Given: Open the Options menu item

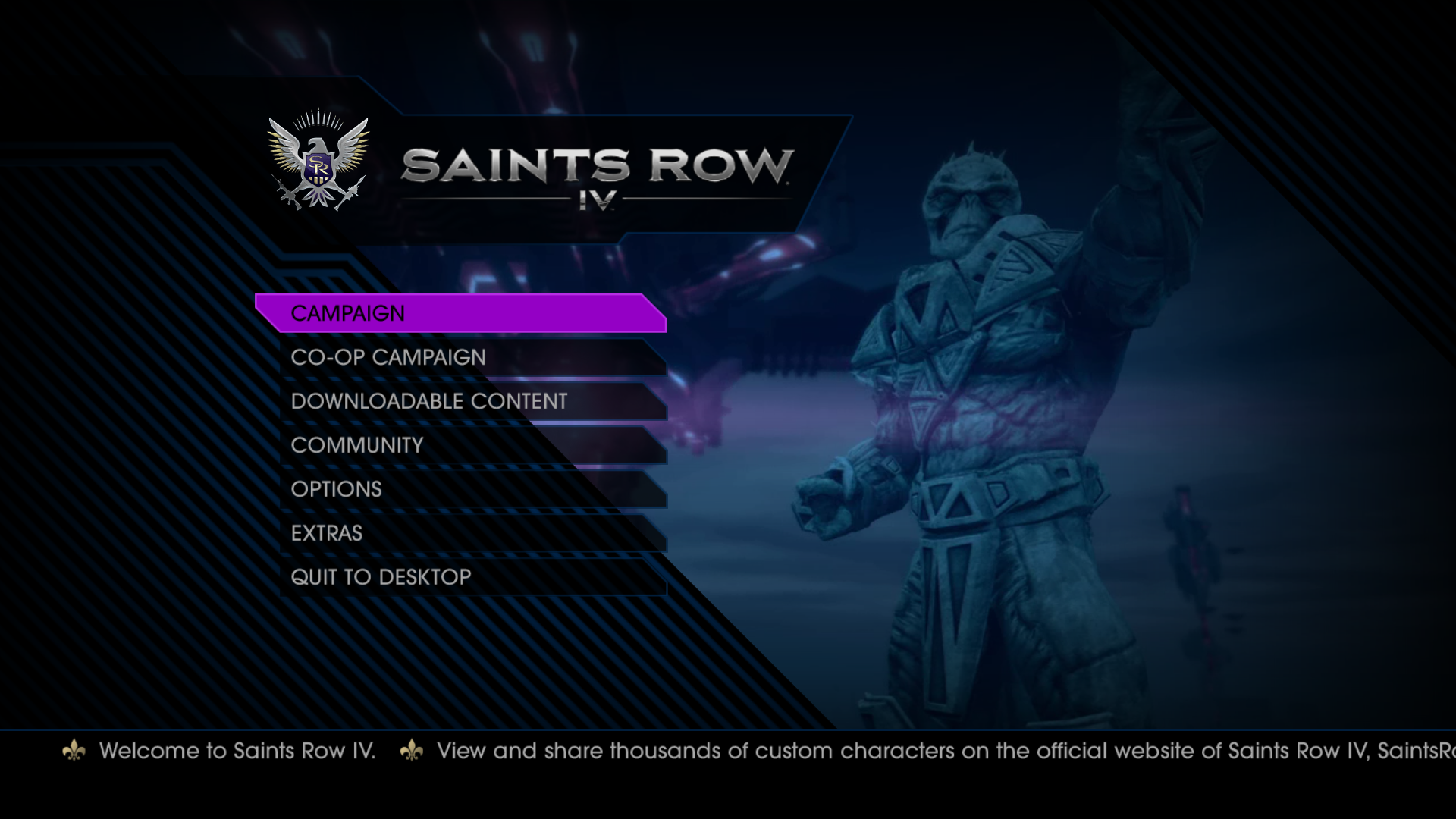Looking at the screenshot, I should pos(336,489).
